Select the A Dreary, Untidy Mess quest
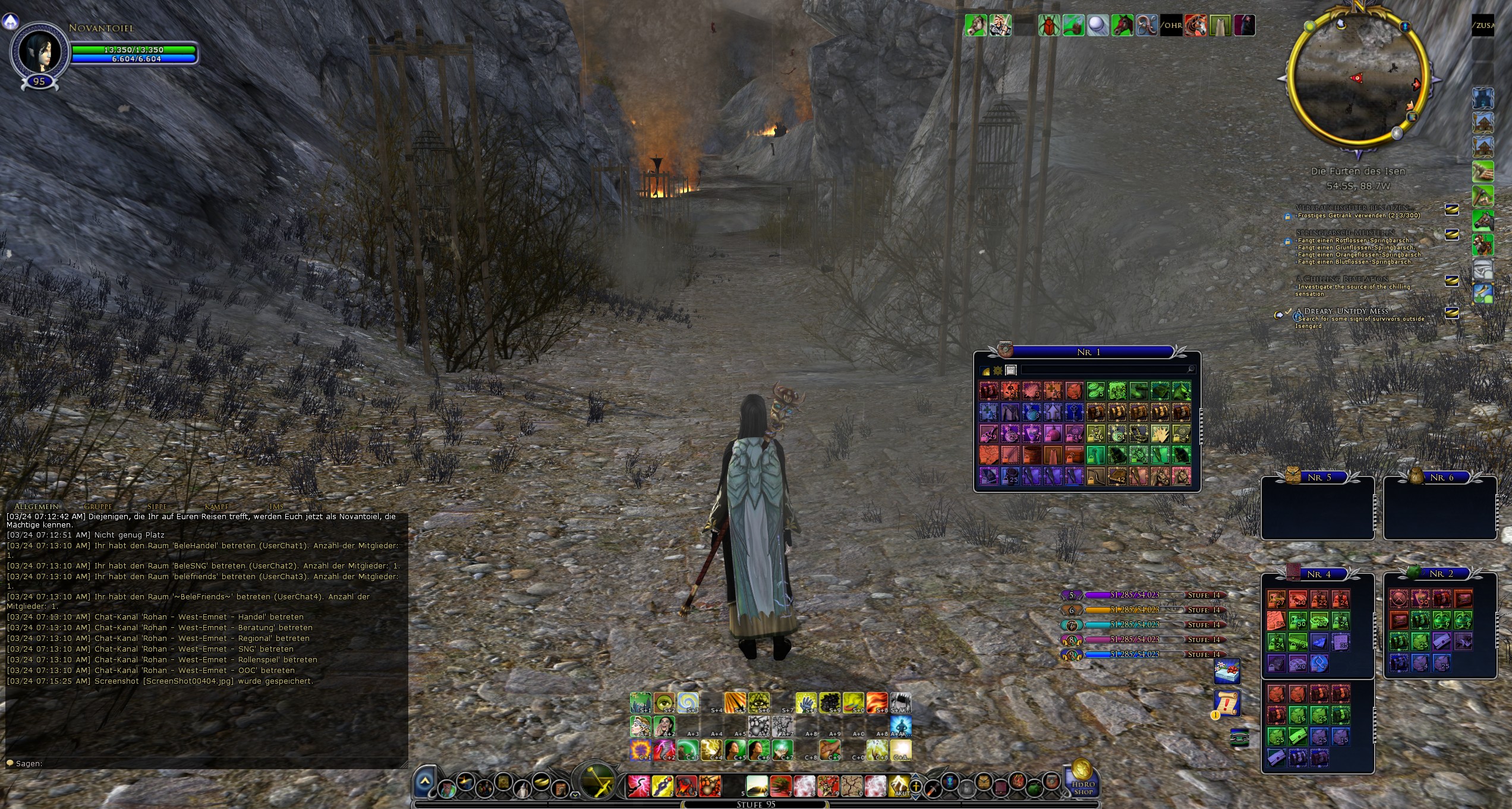The height and width of the screenshot is (809, 1512). [1346, 311]
